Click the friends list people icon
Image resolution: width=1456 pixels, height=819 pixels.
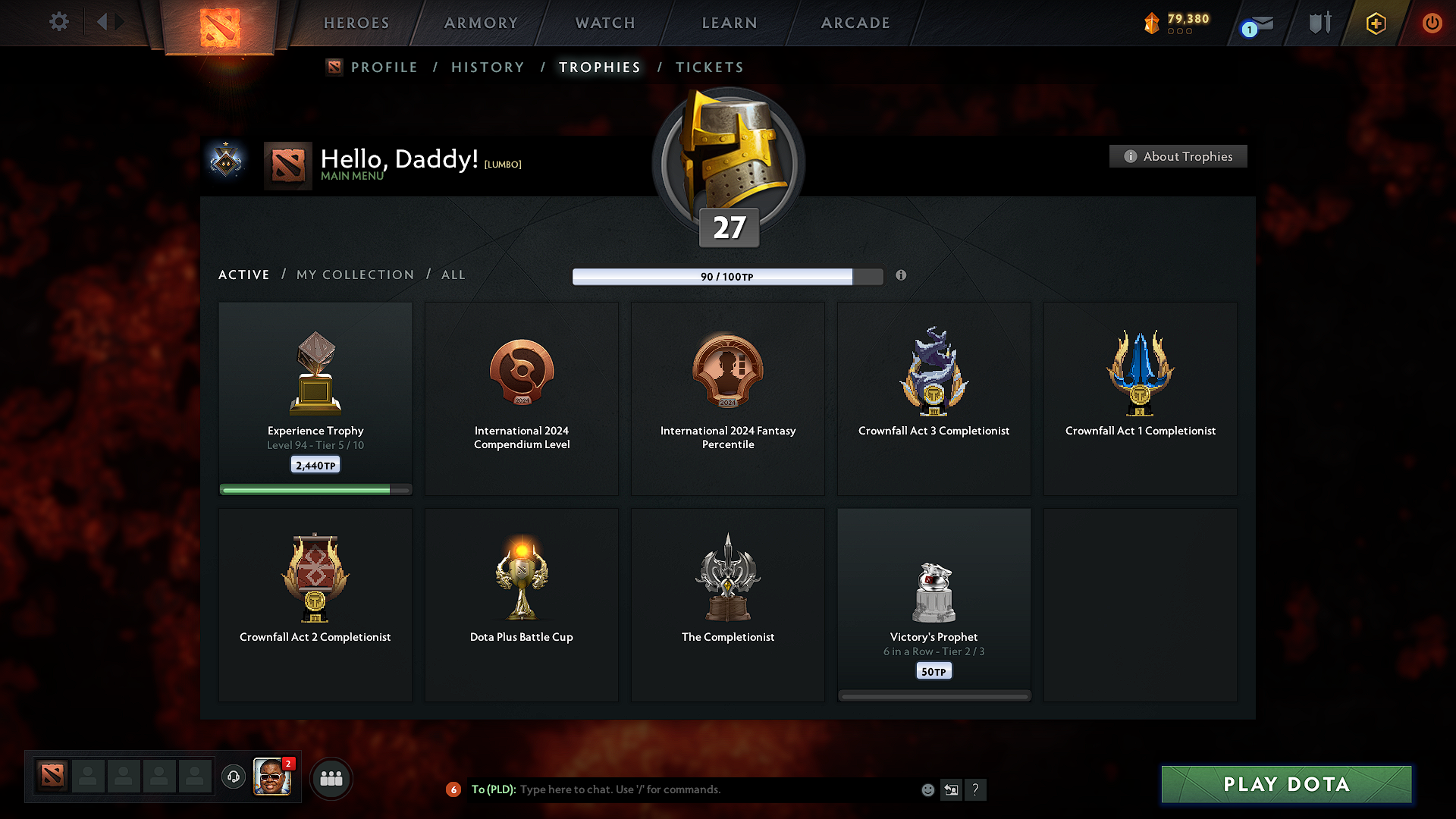331,777
